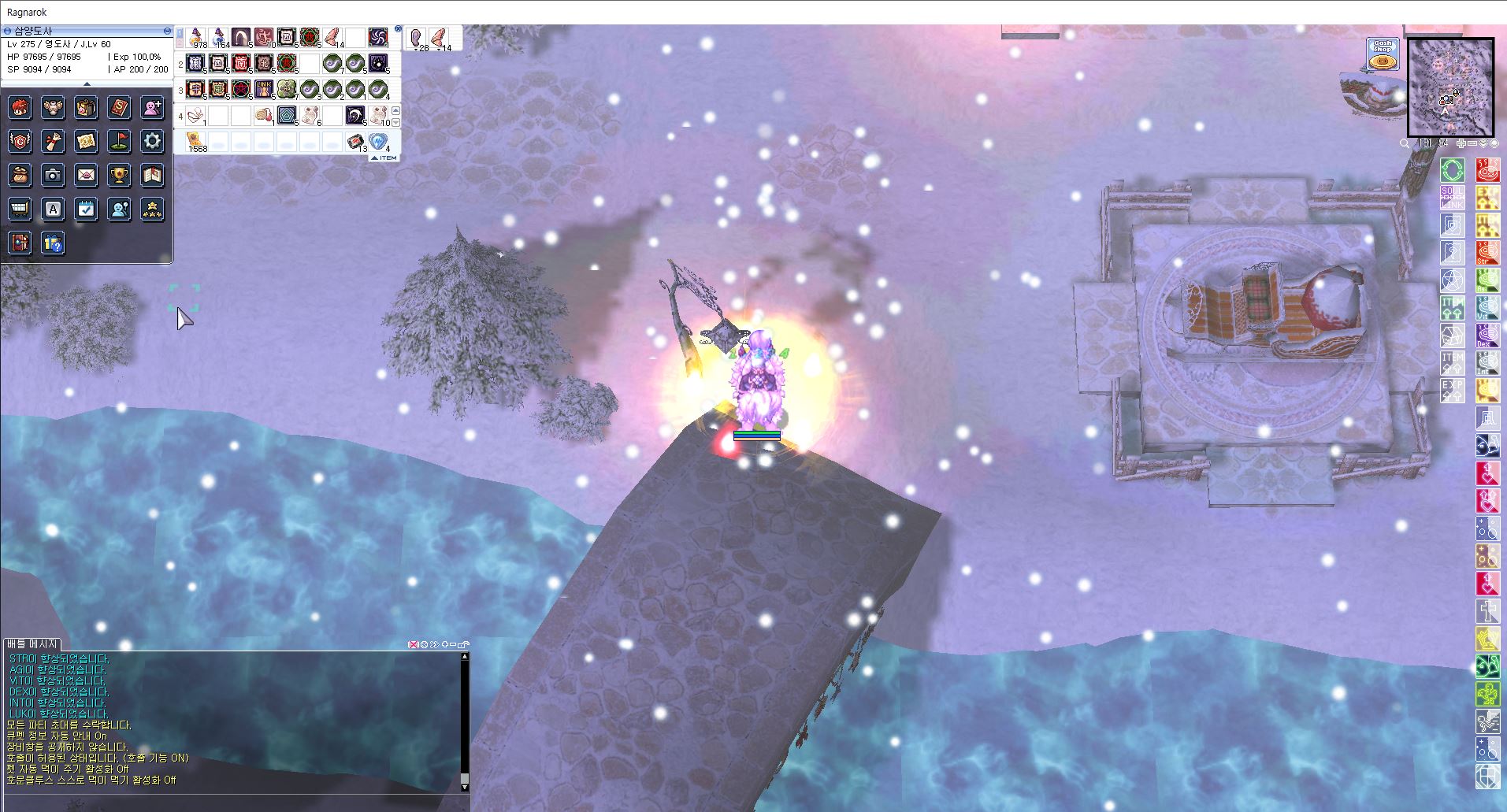Open the guild shield icon
Screen dimensions: 1507x812
tap(20, 141)
